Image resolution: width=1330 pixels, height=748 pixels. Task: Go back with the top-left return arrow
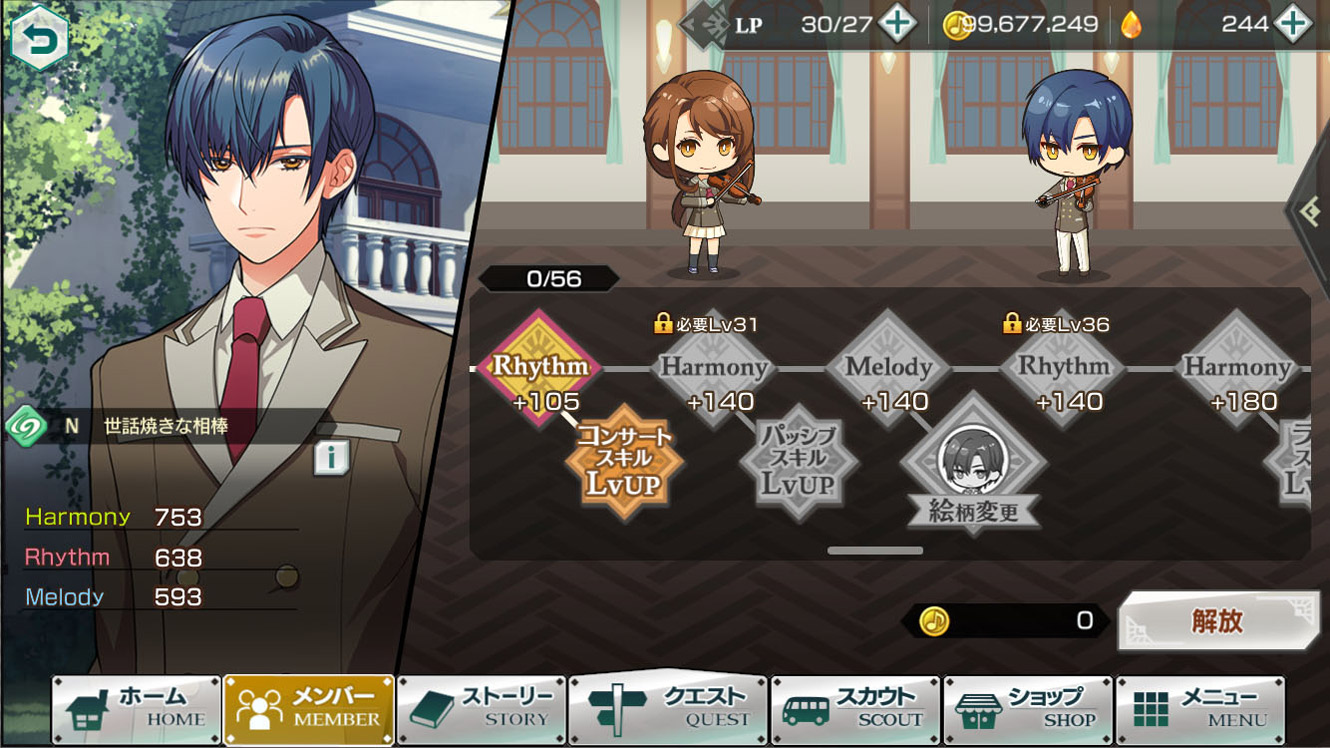click(39, 40)
